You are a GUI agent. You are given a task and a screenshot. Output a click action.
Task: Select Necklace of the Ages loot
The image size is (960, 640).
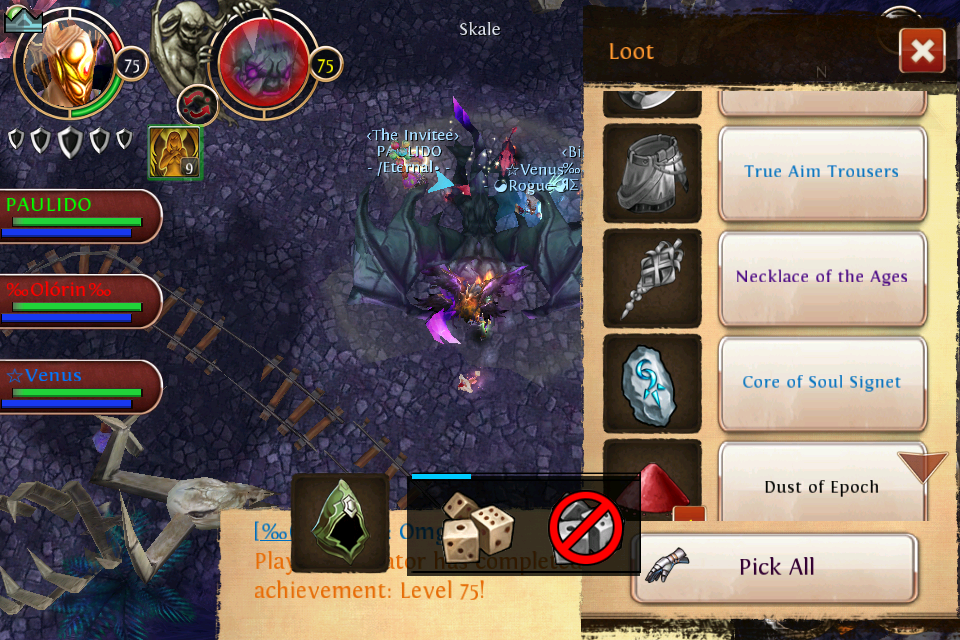pos(821,277)
